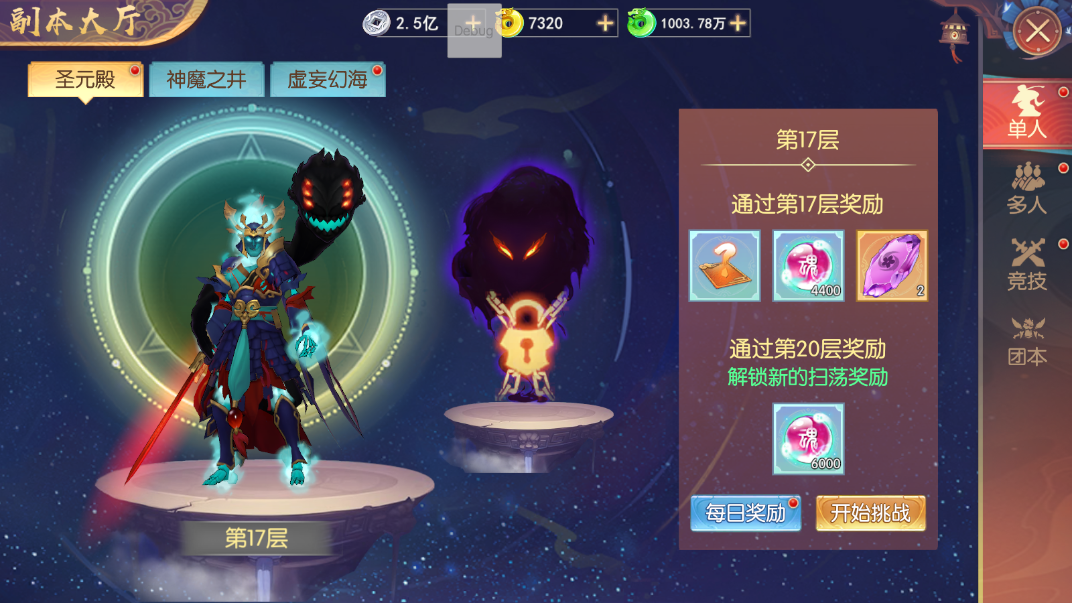View the 4400 soul orb reward
This screenshot has height=603, width=1072.
click(x=808, y=266)
